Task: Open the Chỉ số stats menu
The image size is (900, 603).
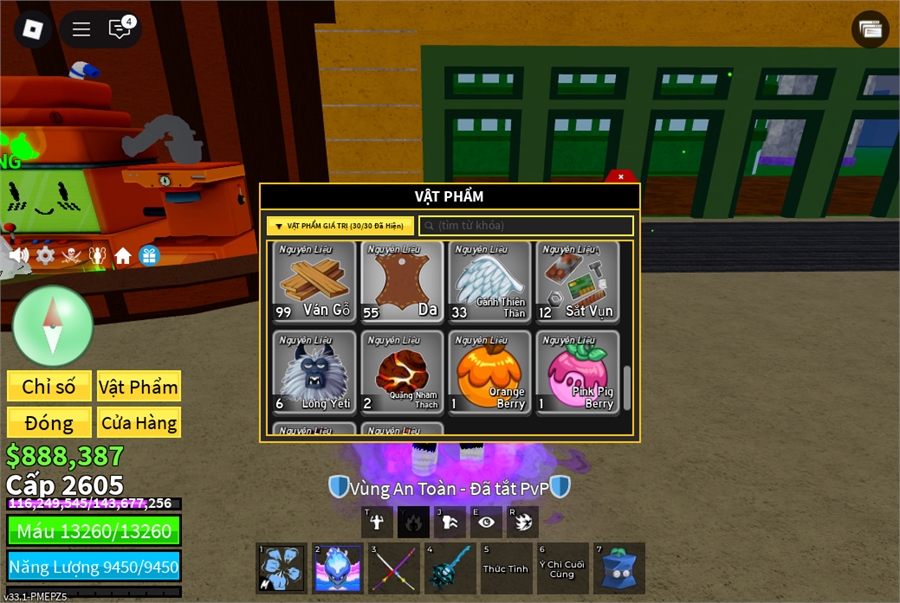Action: pos(49,387)
